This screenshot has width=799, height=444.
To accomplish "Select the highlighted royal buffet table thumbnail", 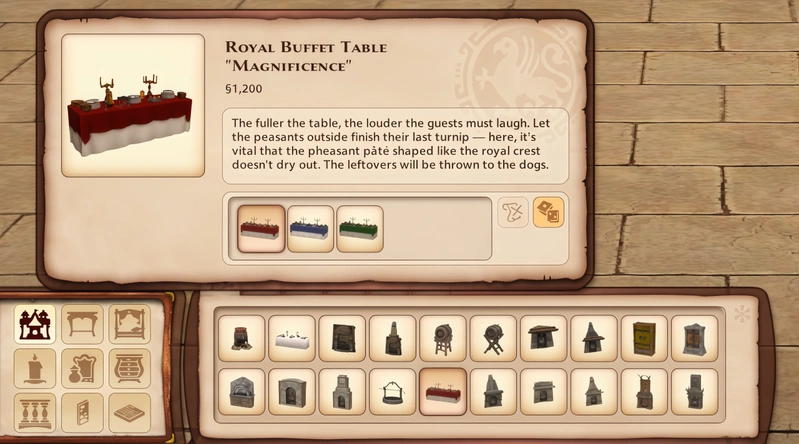I will (x=442, y=392).
